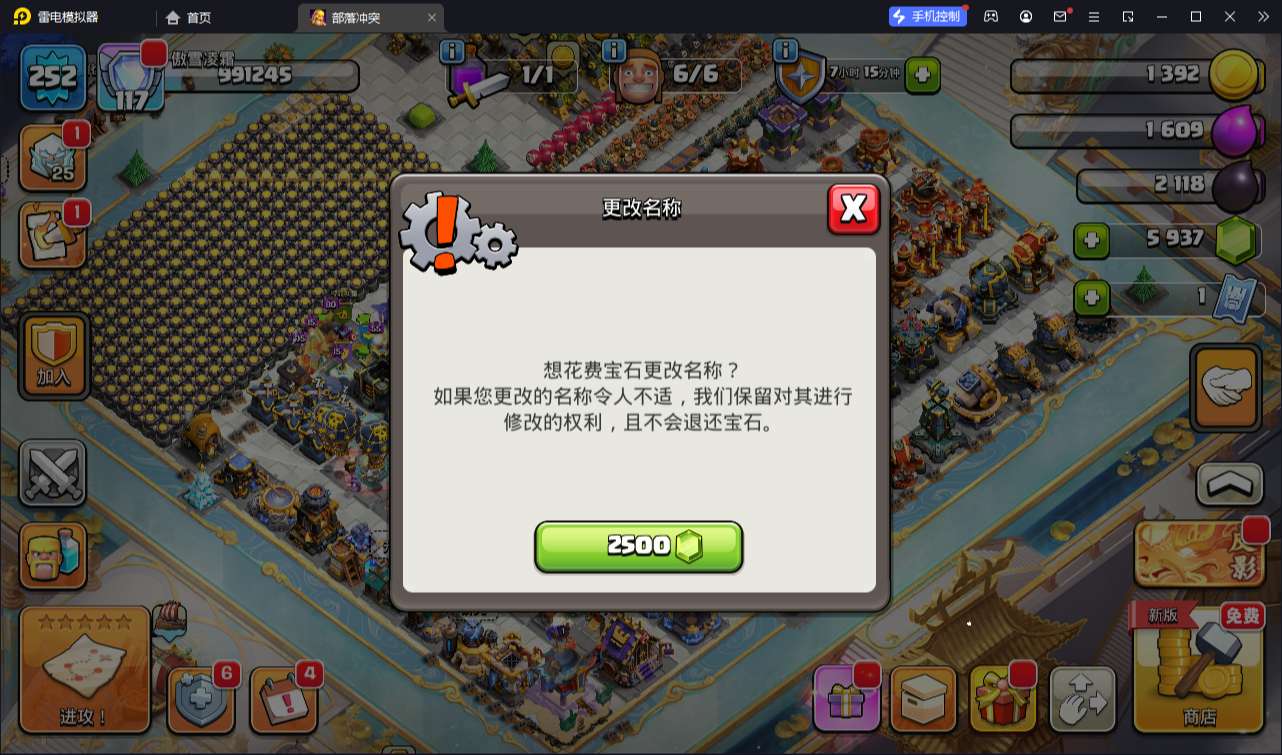Click the level 252 experience badge
Screen dimensions: 1282x755
52,75
